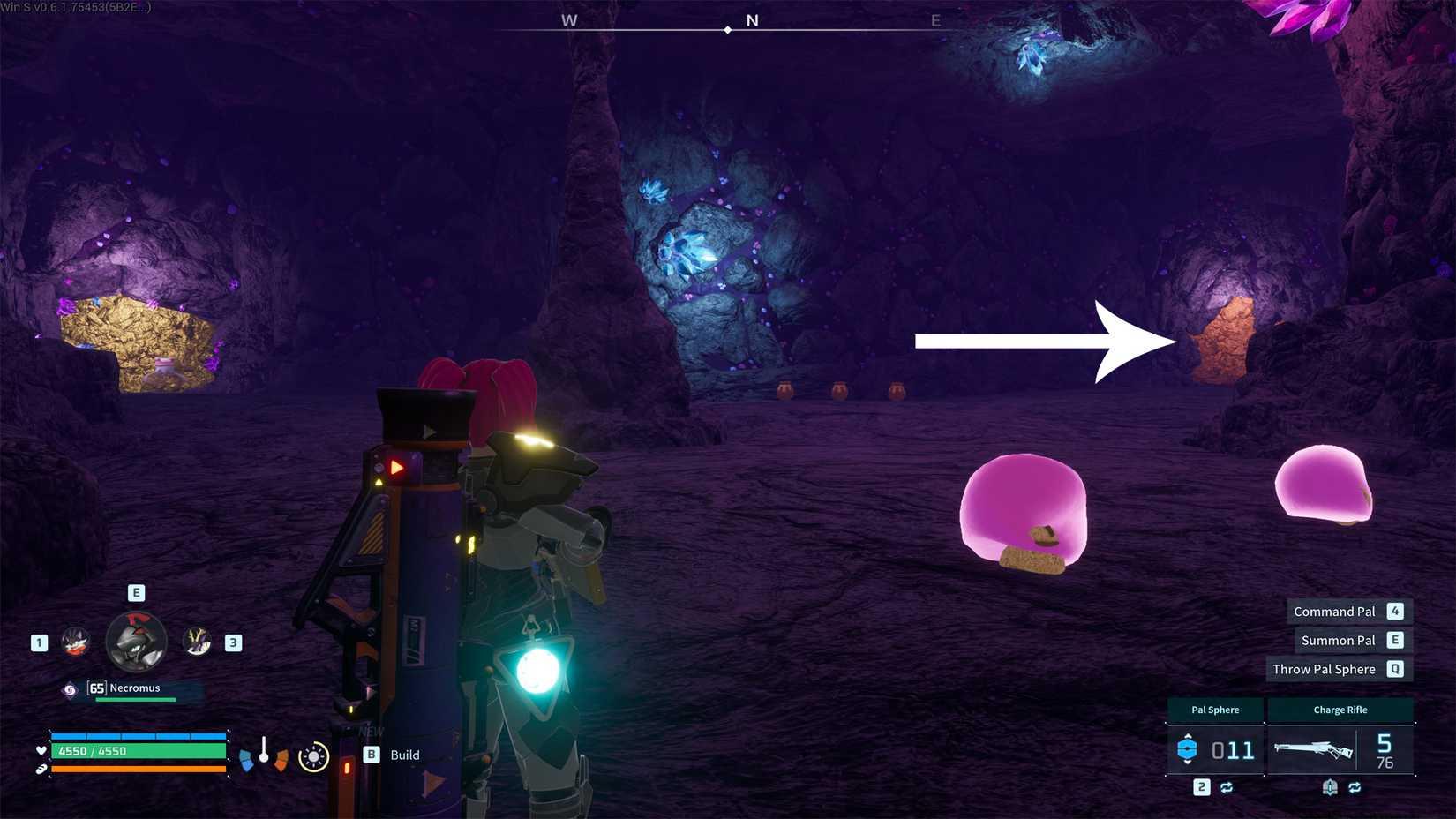Click the dark element icon beside Necromus level 65
The height and width of the screenshot is (819, 1456).
click(69, 688)
